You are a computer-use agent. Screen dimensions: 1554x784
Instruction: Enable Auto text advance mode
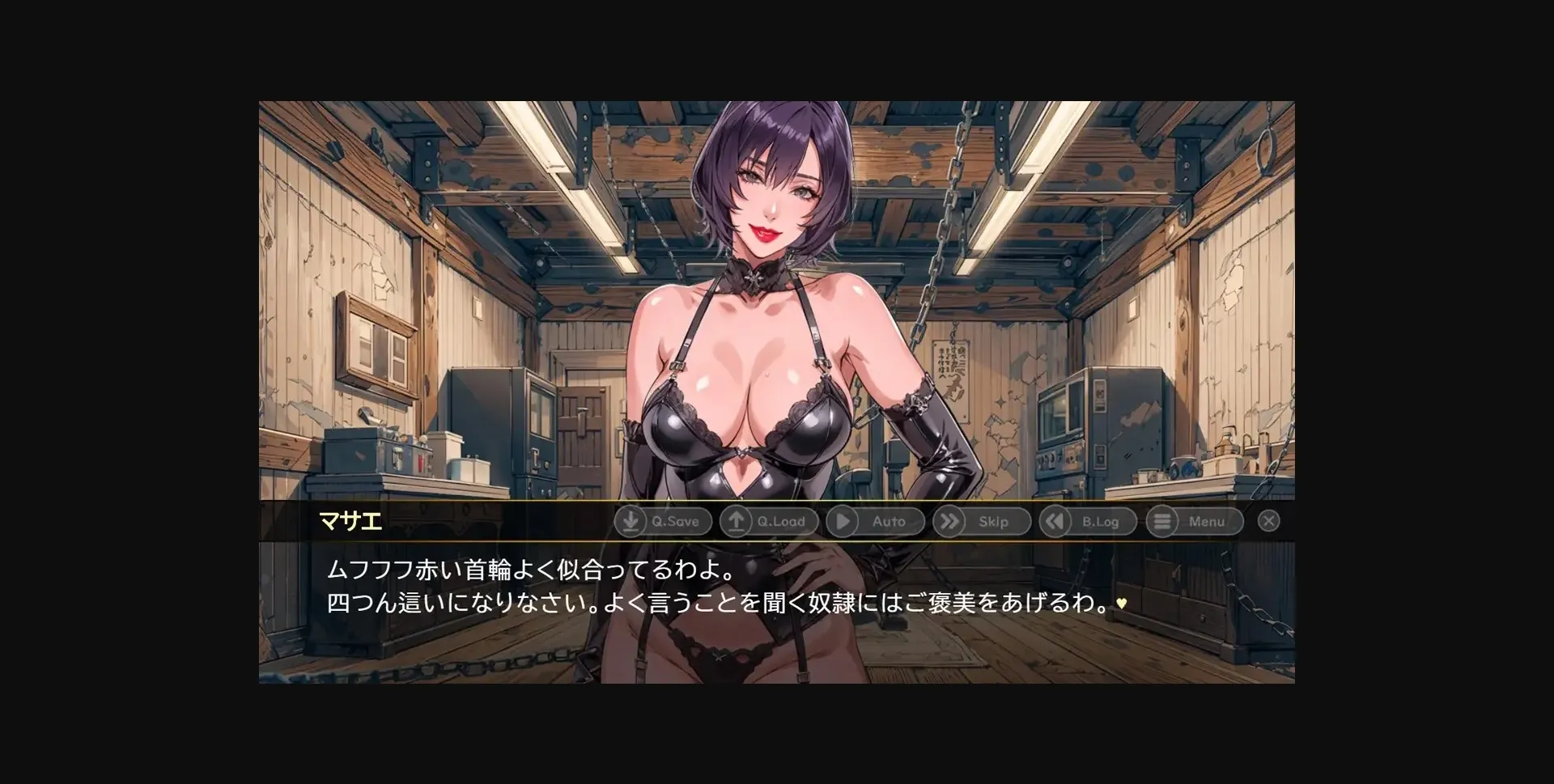click(877, 522)
